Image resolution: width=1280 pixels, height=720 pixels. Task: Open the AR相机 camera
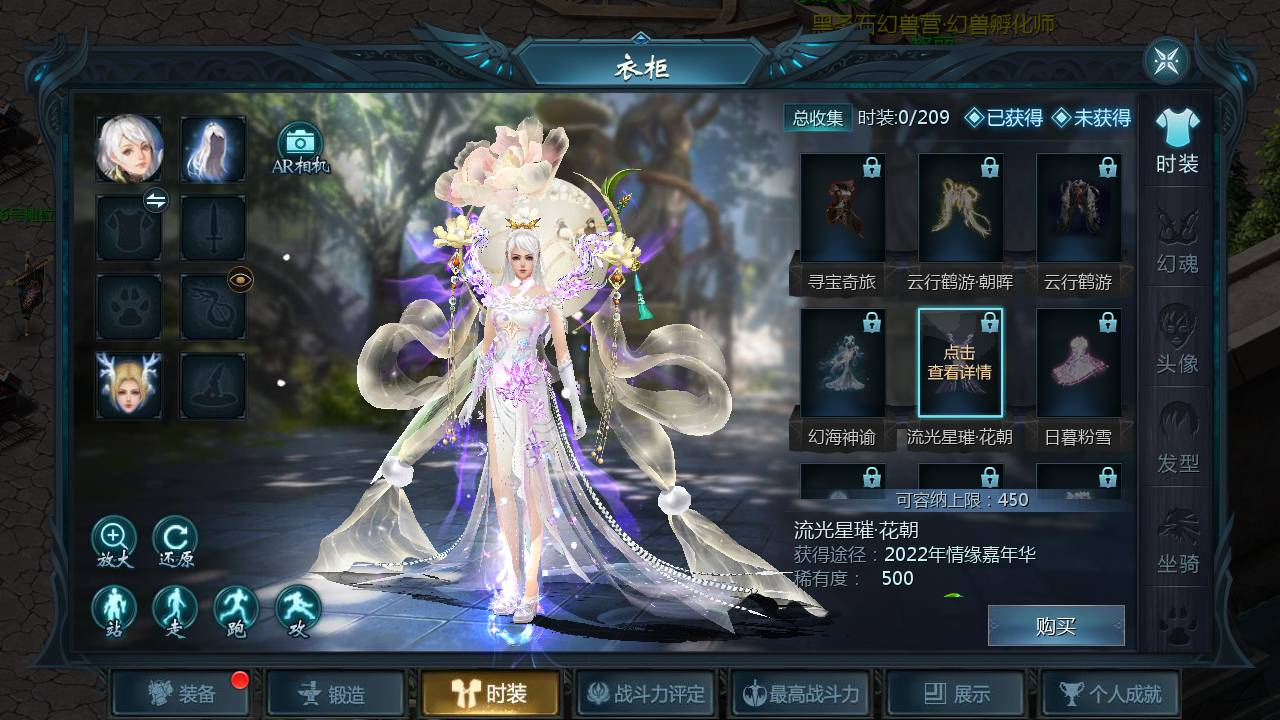point(298,148)
